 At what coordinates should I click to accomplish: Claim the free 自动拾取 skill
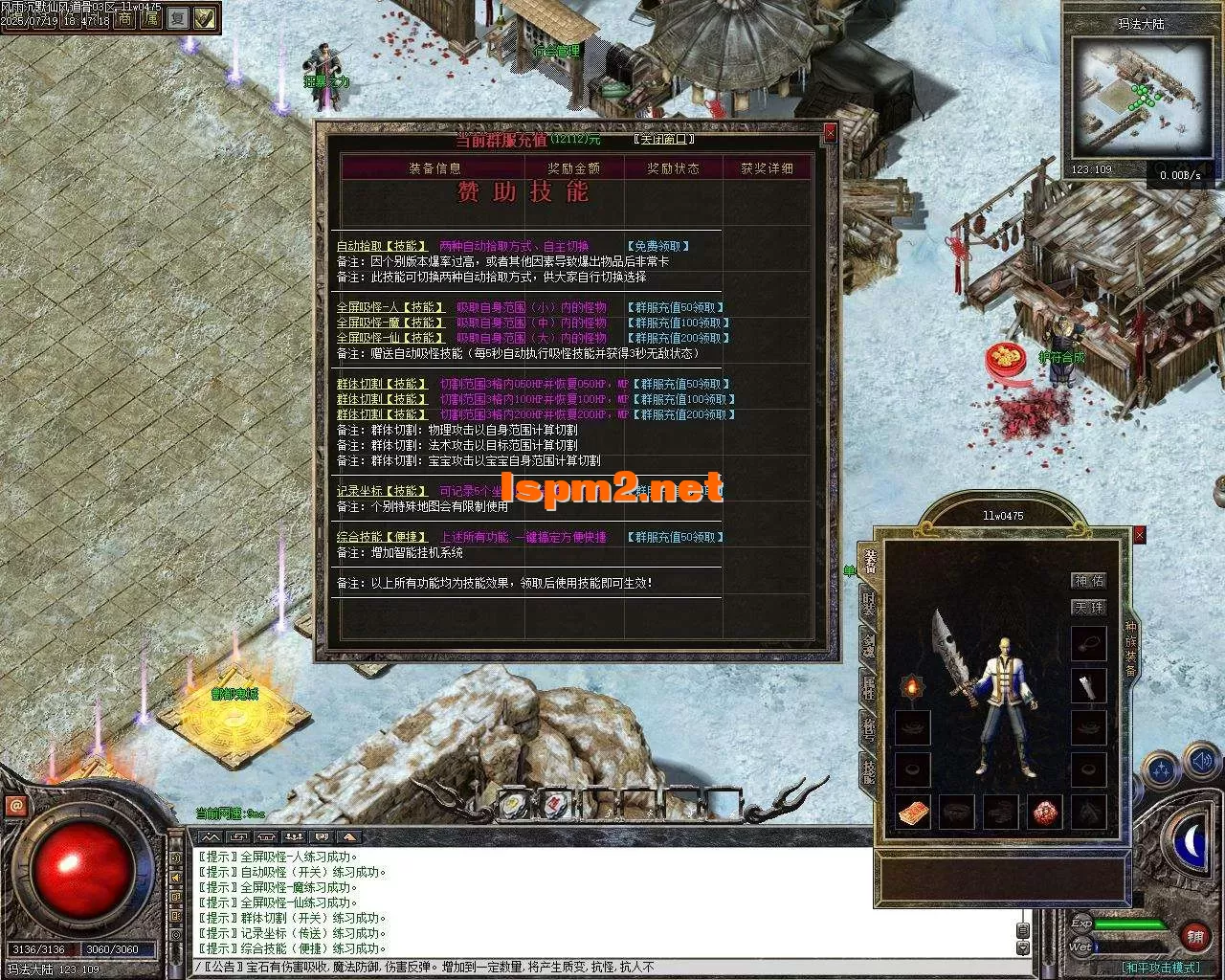pos(658,246)
